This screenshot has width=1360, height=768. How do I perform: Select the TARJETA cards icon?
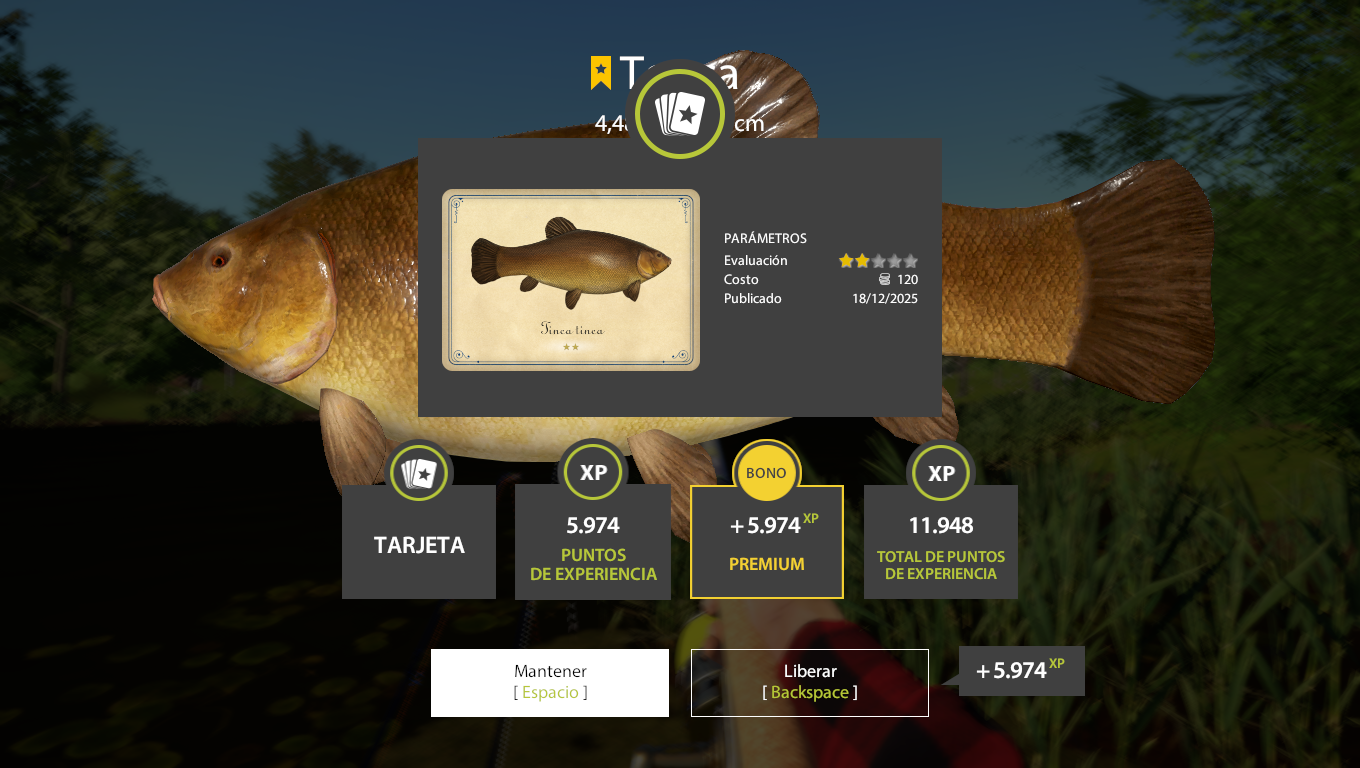(418, 472)
